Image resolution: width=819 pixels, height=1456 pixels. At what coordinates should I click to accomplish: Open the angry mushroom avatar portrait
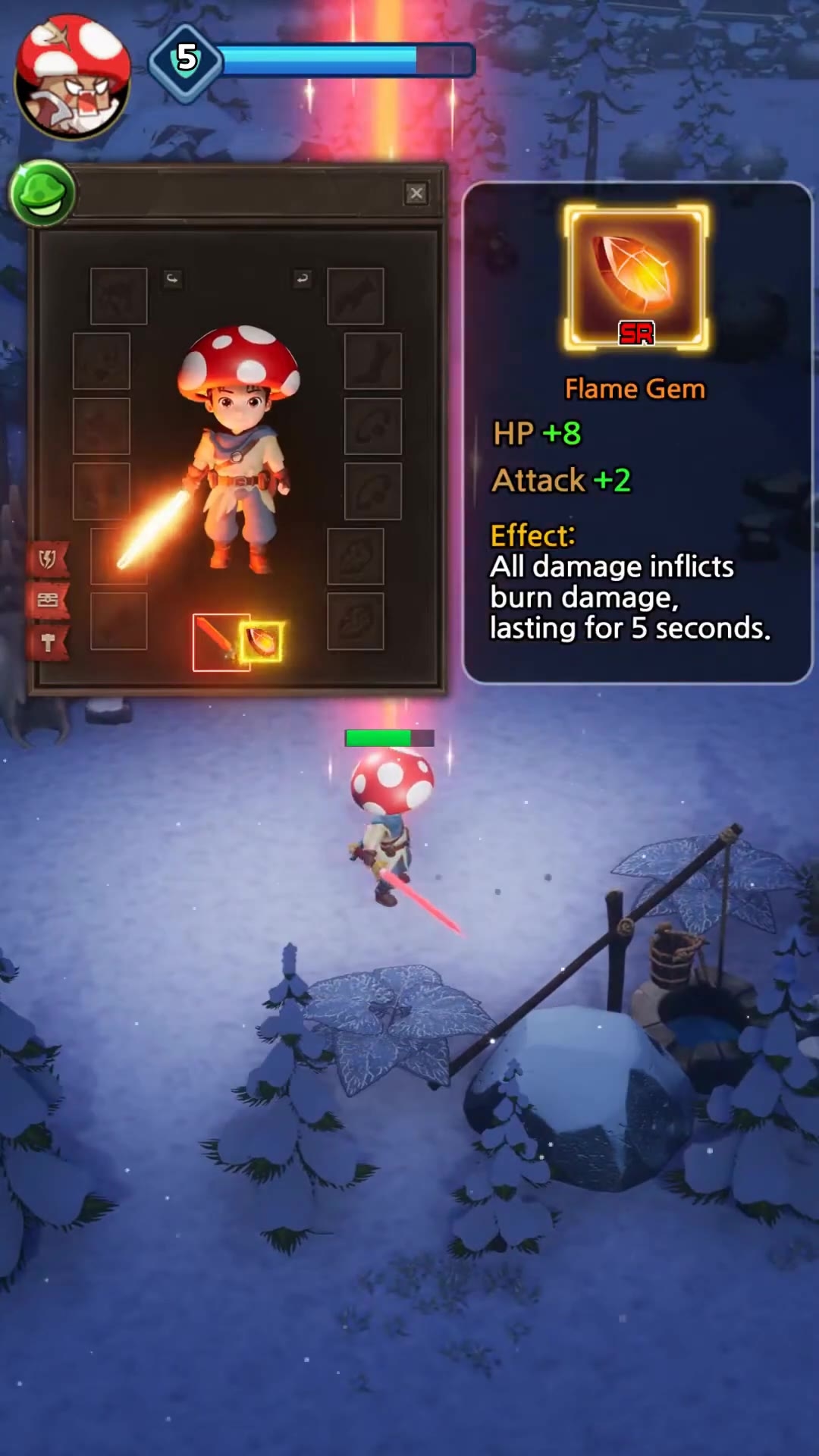coord(73,77)
